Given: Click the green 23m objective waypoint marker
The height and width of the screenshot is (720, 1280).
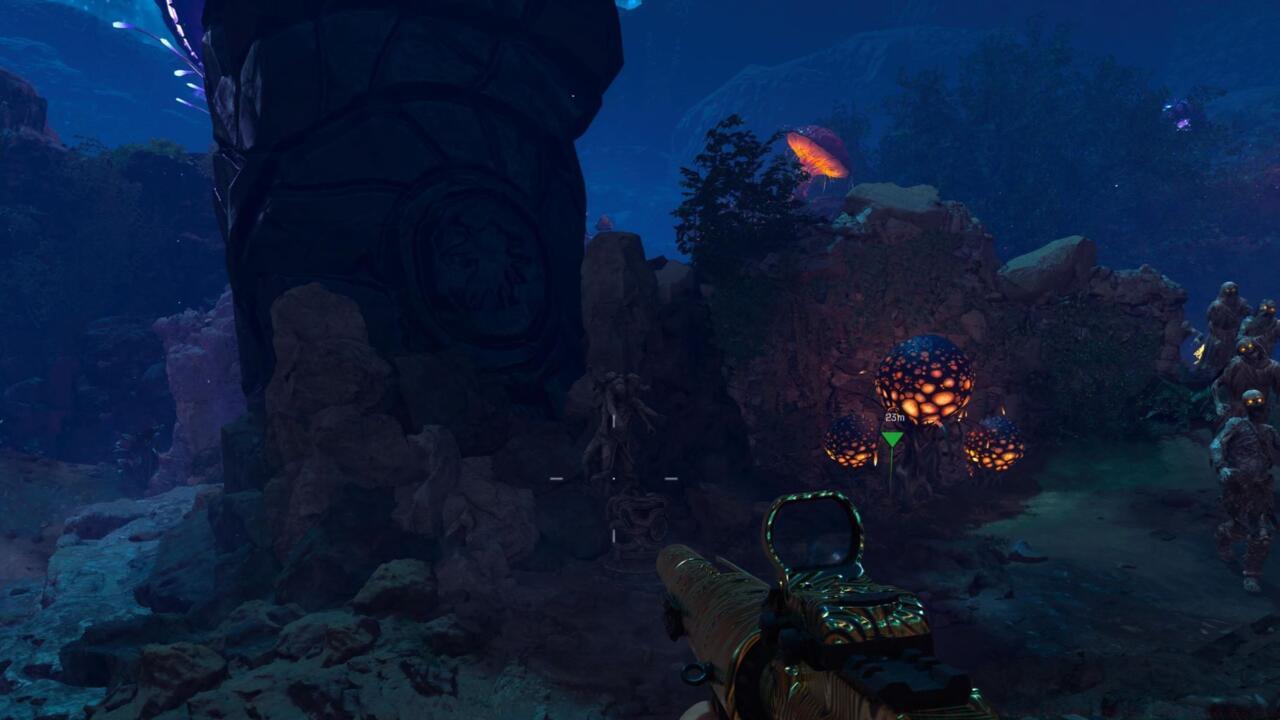Looking at the screenshot, I should [x=892, y=437].
